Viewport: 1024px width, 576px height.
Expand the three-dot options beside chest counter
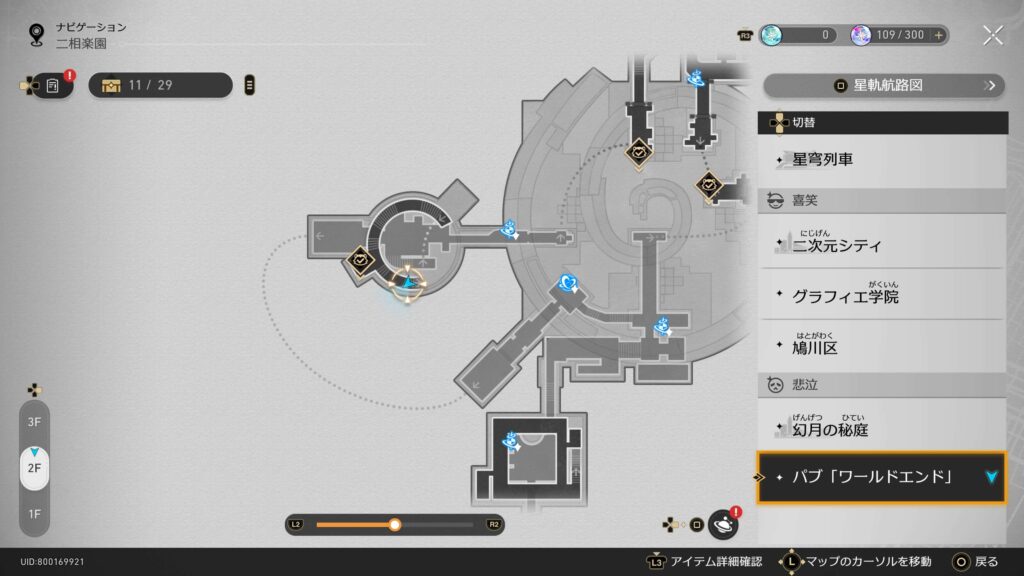pyautogui.click(x=249, y=85)
